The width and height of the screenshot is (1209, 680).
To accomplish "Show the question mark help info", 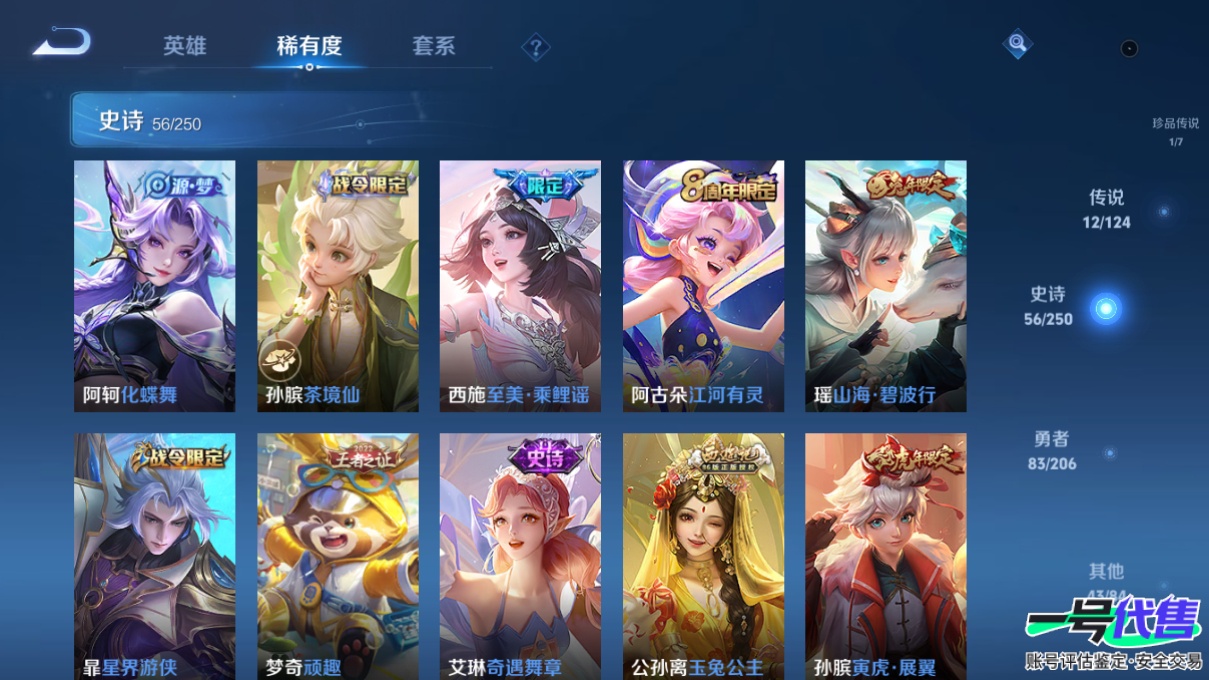I will coord(536,47).
